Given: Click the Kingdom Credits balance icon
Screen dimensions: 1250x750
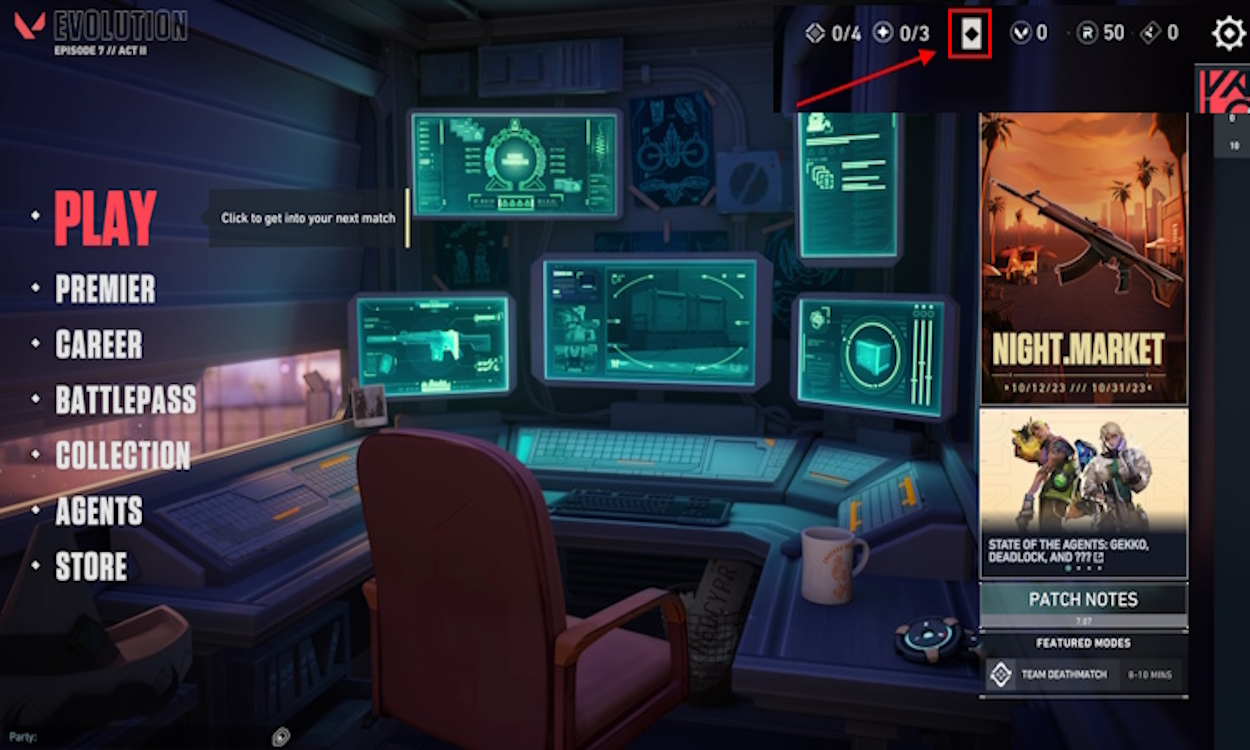Looking at the screenshot, I should pyautogui.click(x=1151, y=33).
